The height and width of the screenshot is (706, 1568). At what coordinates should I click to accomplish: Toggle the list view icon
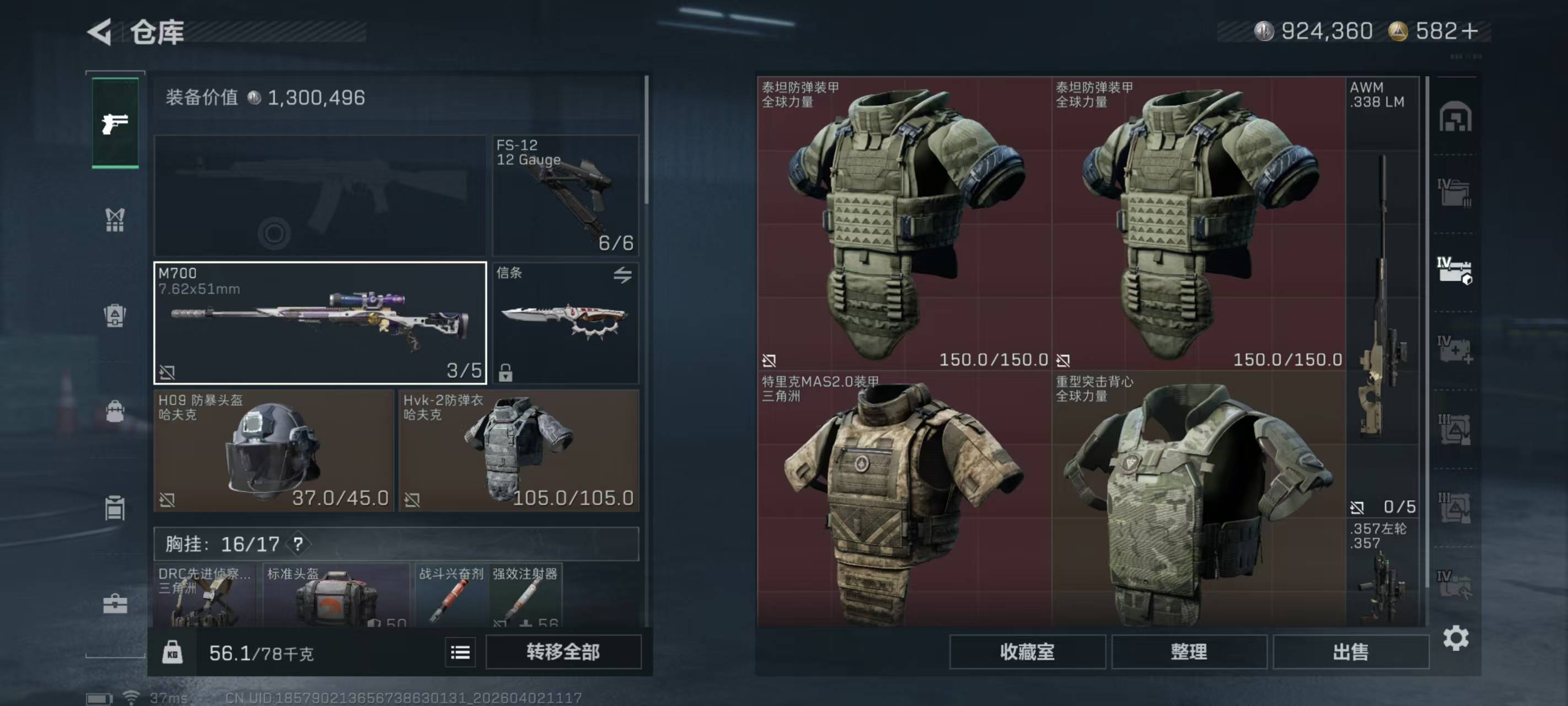click(460, 653)
